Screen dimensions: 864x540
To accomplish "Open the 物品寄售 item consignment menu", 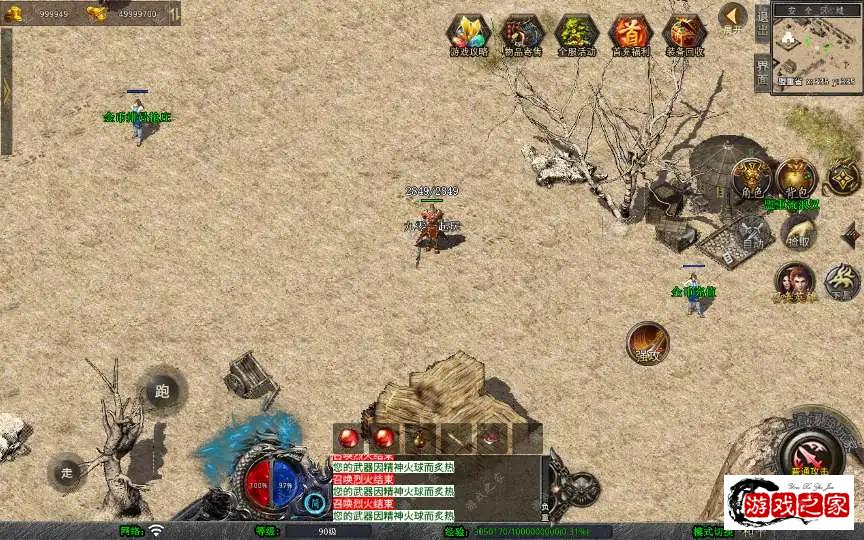I will [521, 33].
